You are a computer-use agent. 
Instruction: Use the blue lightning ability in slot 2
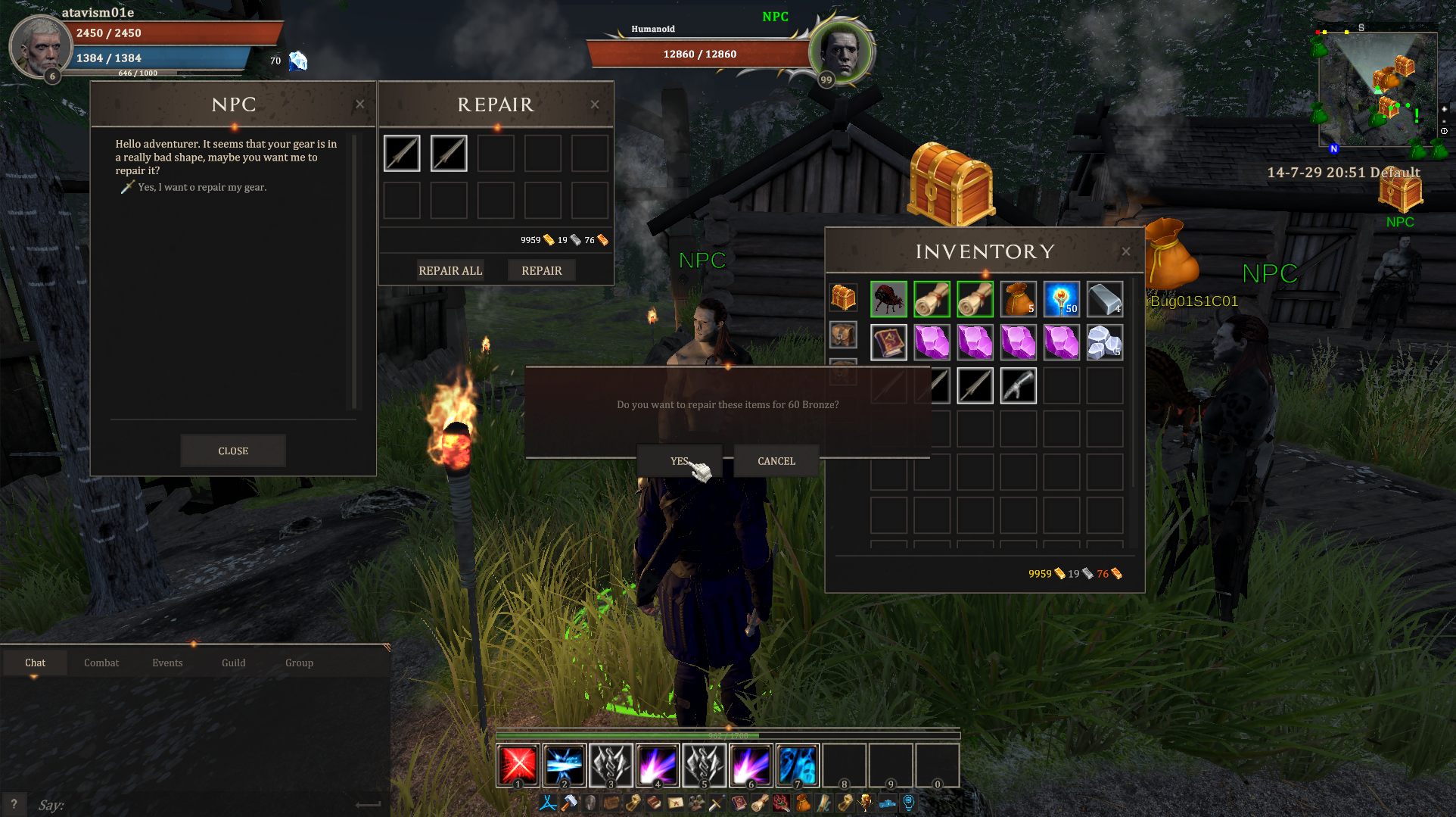565,765
